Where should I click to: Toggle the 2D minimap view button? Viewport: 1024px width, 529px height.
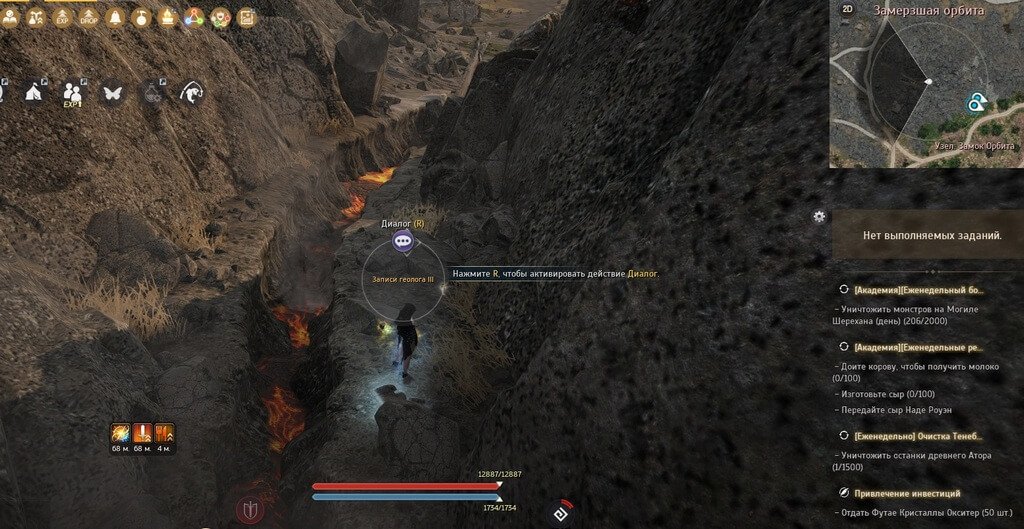point(847,9)
